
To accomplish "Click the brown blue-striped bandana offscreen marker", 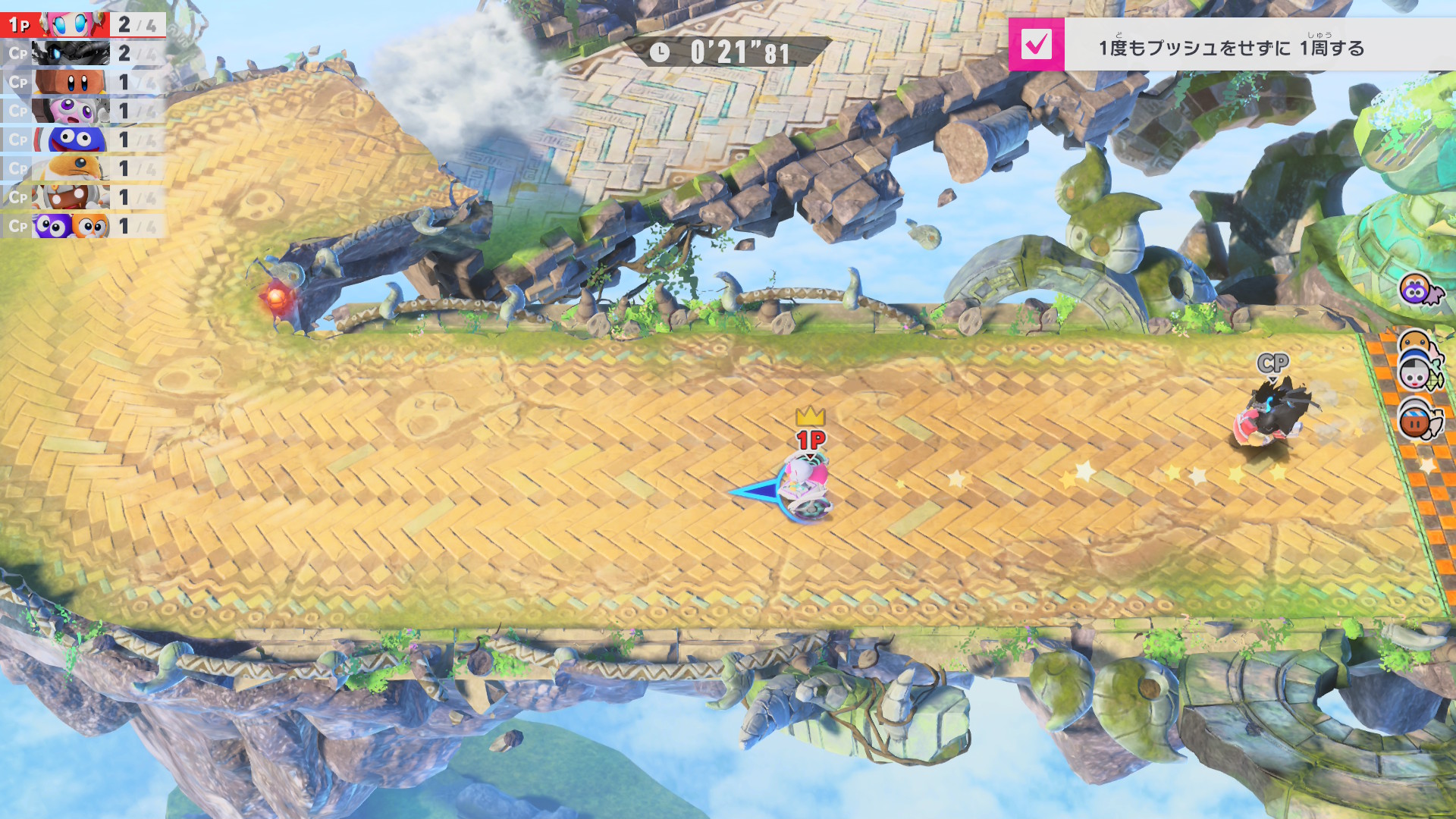I will tap(1417, 421).
